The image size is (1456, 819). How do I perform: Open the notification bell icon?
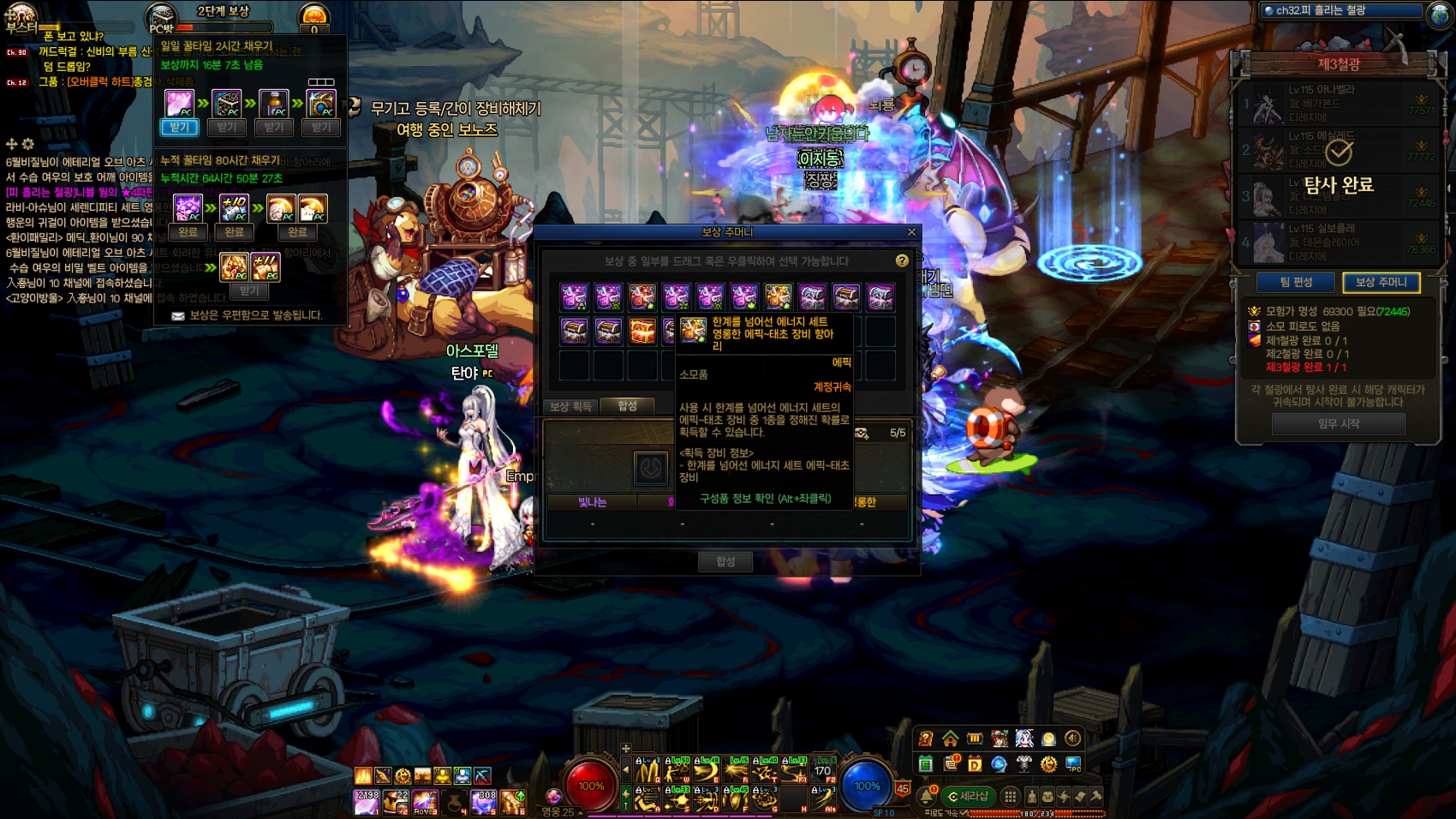coord(926,797)
